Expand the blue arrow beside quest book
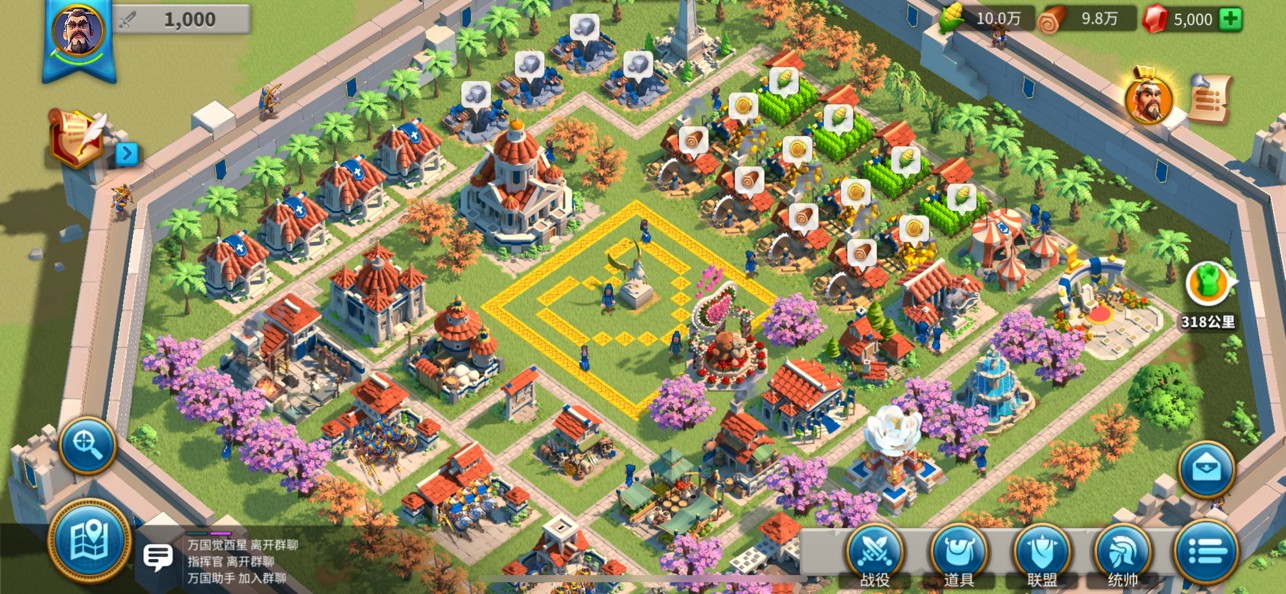The height and width of the screenshot is (594, 1286). (127, 154)
